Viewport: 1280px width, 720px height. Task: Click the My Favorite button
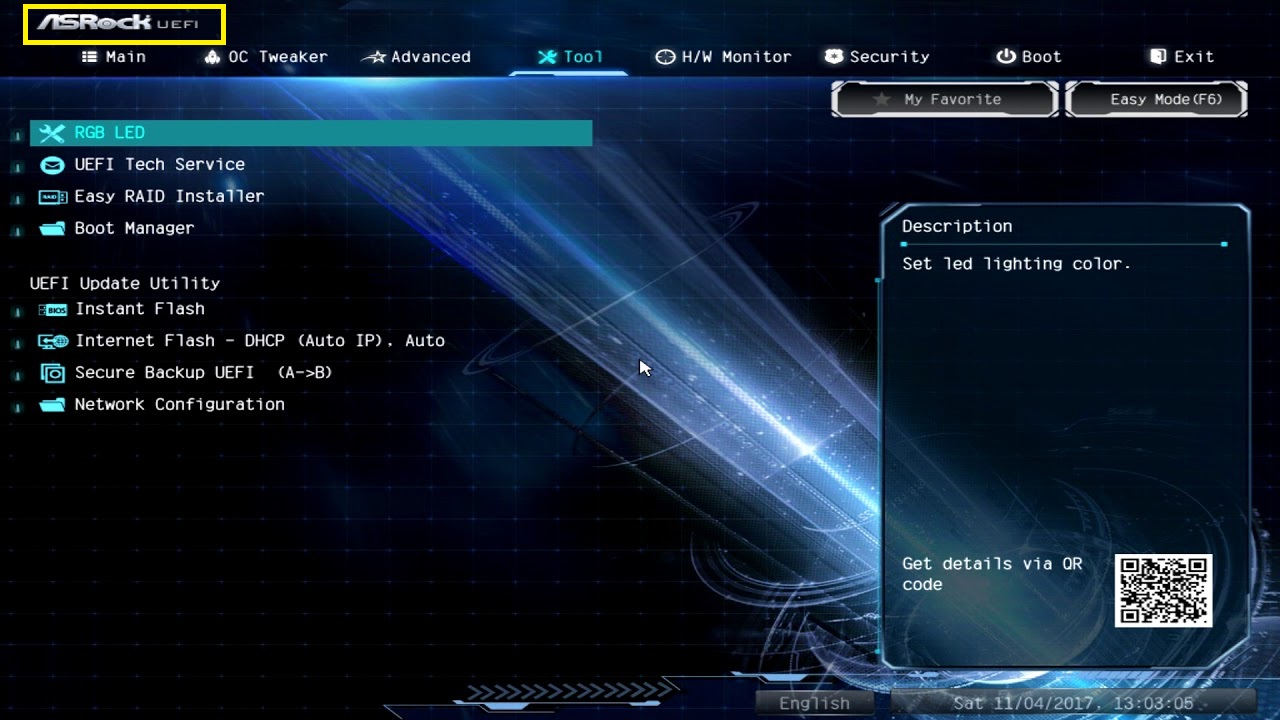coord(944,99)
